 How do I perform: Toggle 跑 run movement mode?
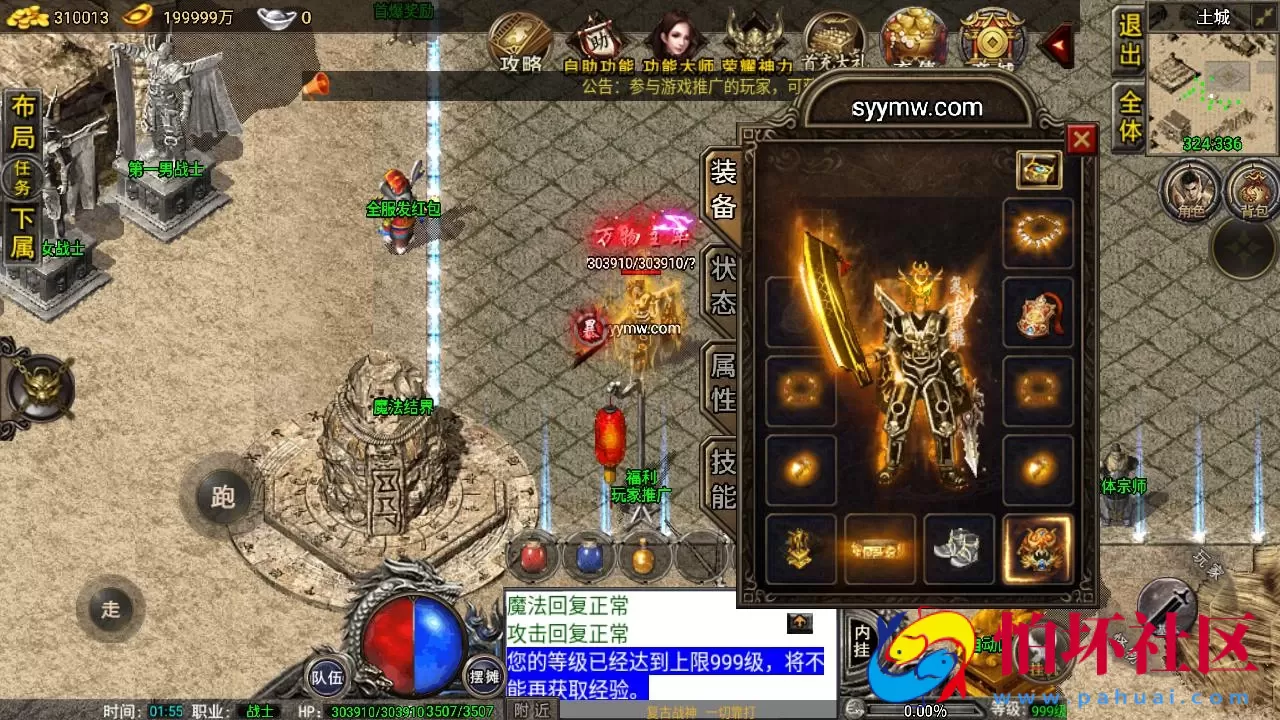pyautogui.click(x=222, y=497)
